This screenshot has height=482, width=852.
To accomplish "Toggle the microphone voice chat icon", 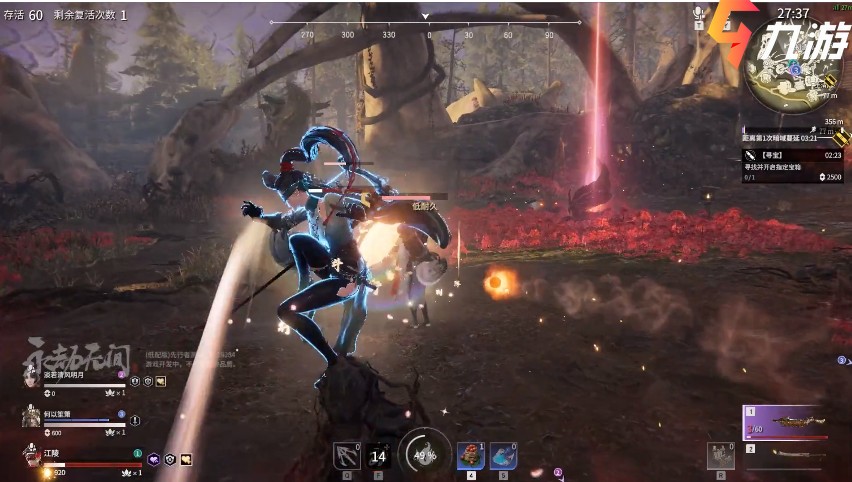I will point(699,13).
